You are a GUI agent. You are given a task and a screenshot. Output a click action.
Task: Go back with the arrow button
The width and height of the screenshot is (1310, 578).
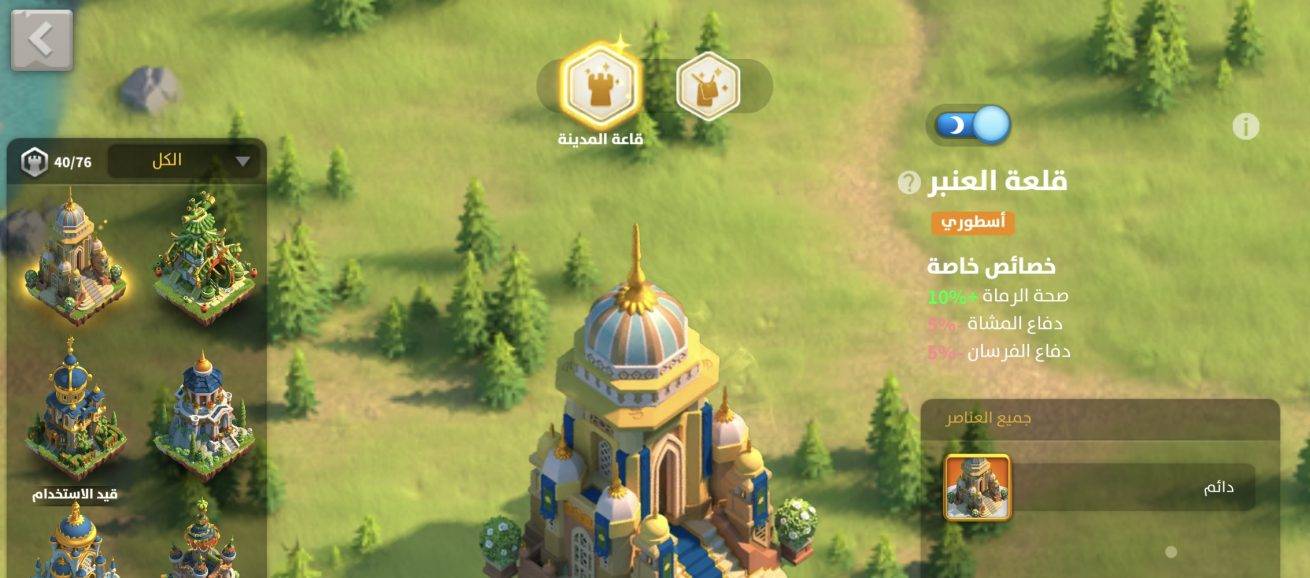[42, 40]
